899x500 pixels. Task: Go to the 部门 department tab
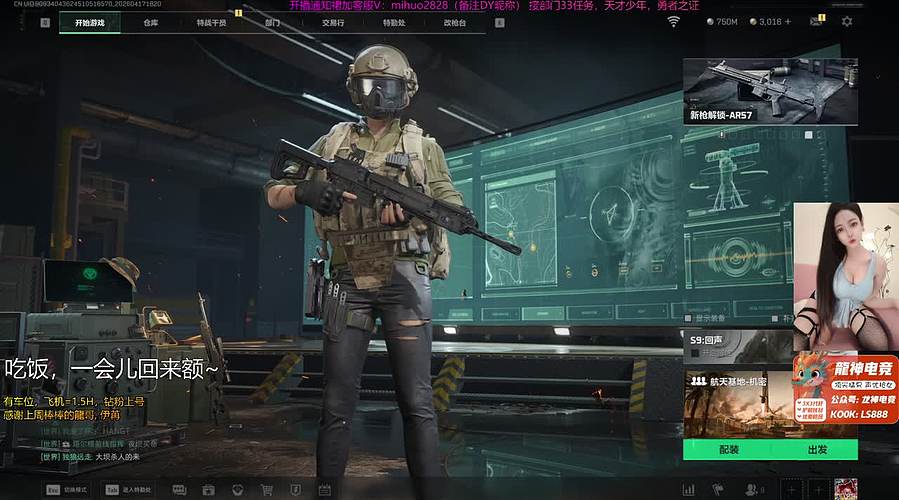point(273,22)
